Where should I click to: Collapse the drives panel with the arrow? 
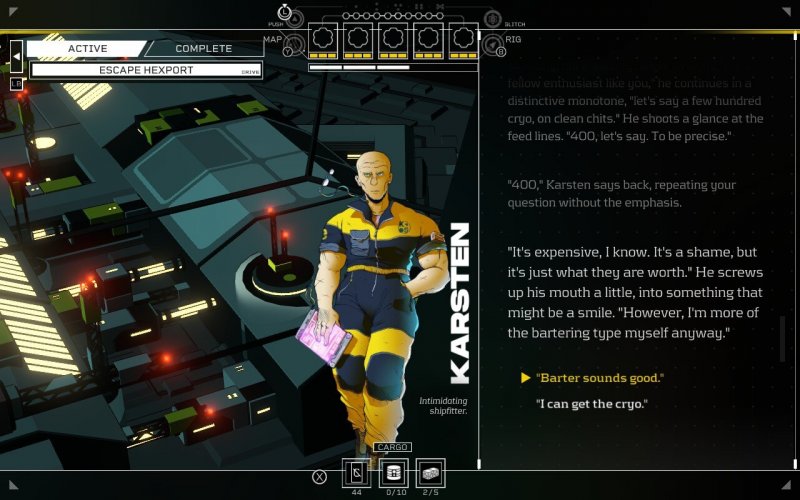coord(16,58)
